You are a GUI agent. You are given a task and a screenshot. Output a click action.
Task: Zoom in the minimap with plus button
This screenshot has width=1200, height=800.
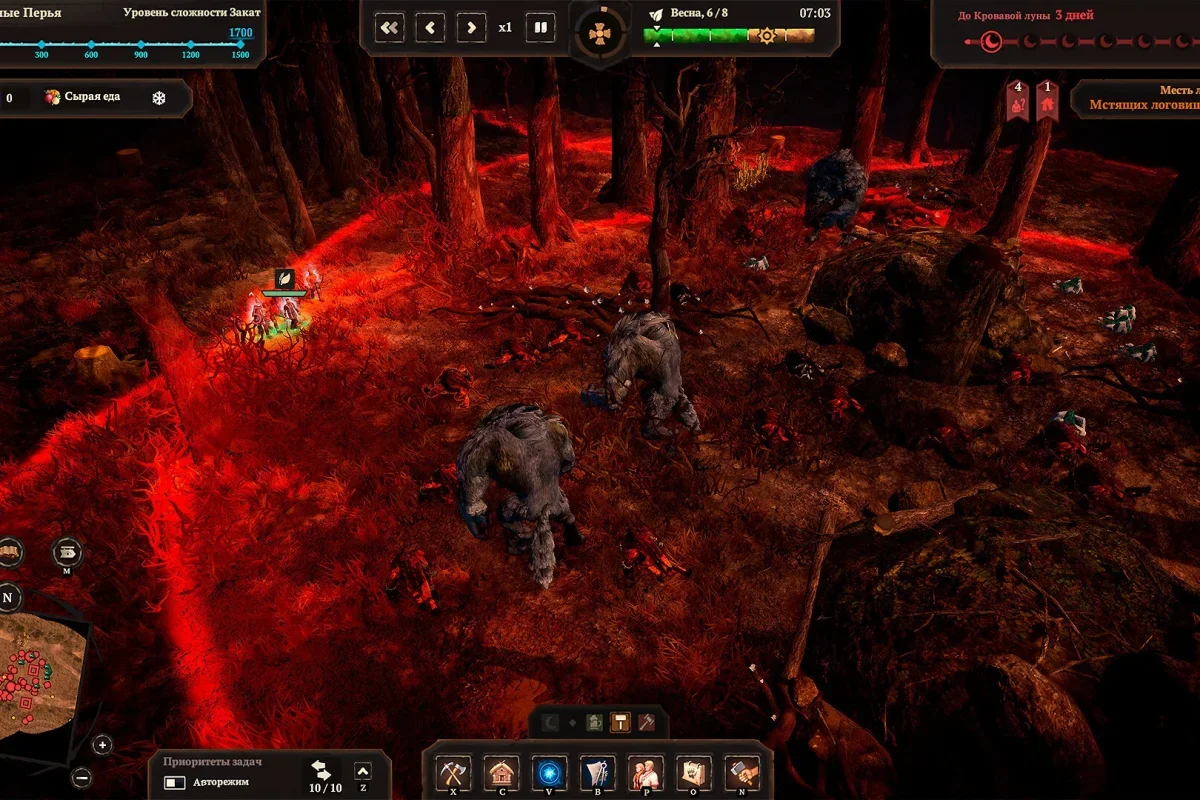[x=102, y=745]
